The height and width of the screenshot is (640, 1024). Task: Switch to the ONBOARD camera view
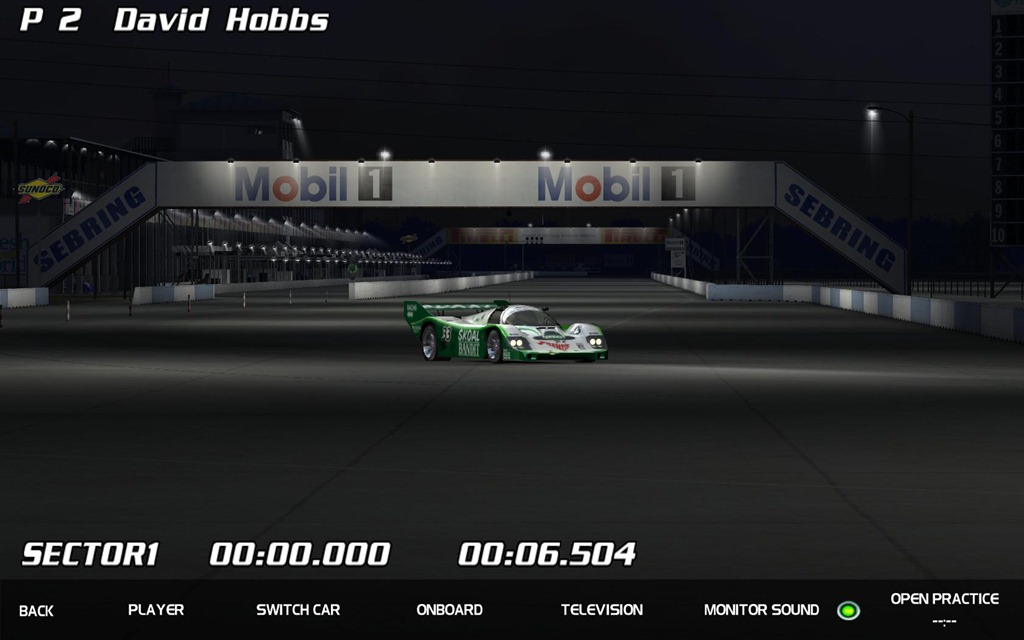tap(449, 609)
